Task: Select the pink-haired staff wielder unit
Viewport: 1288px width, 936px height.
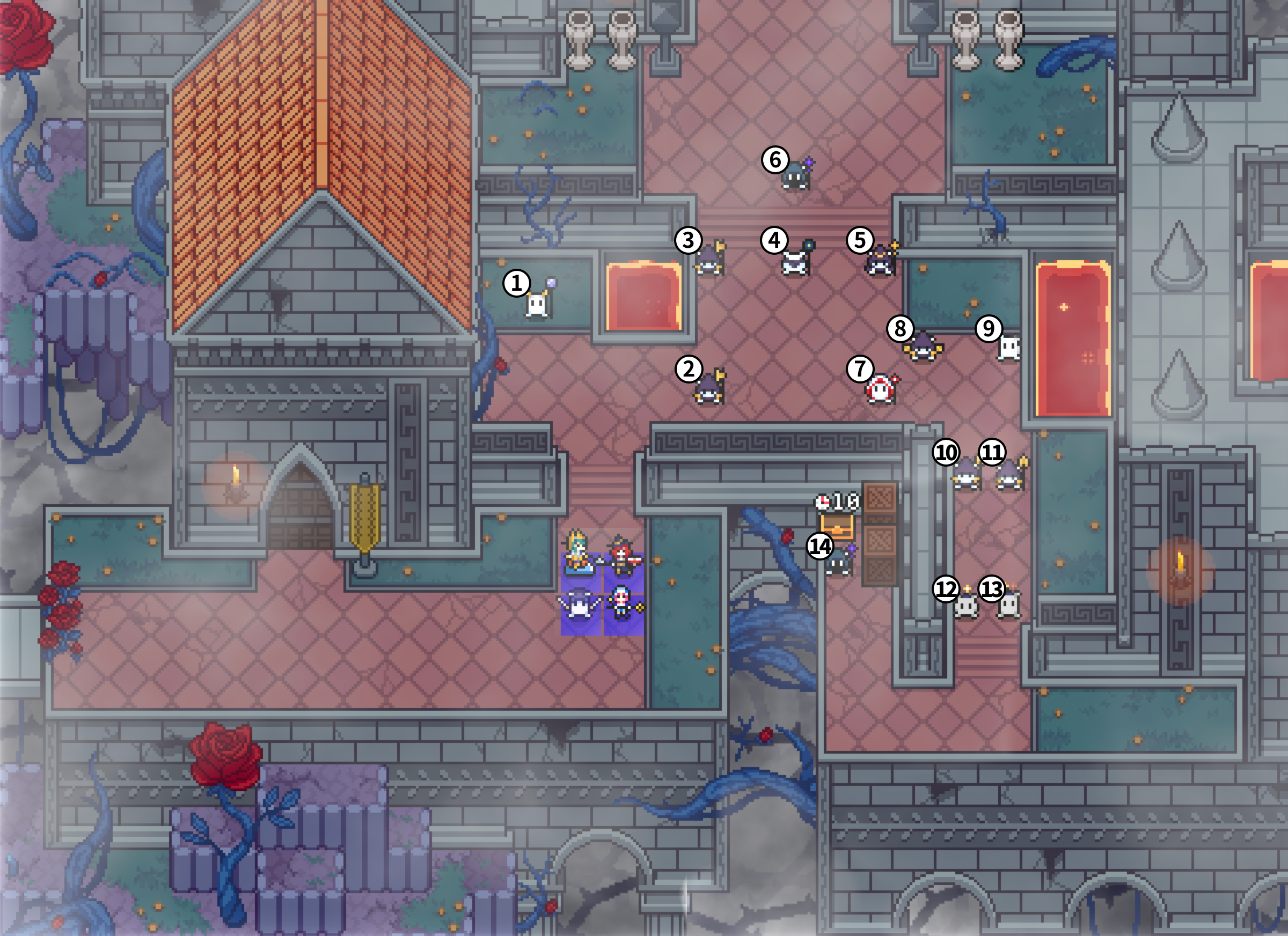Action: (x=623, y=602)
